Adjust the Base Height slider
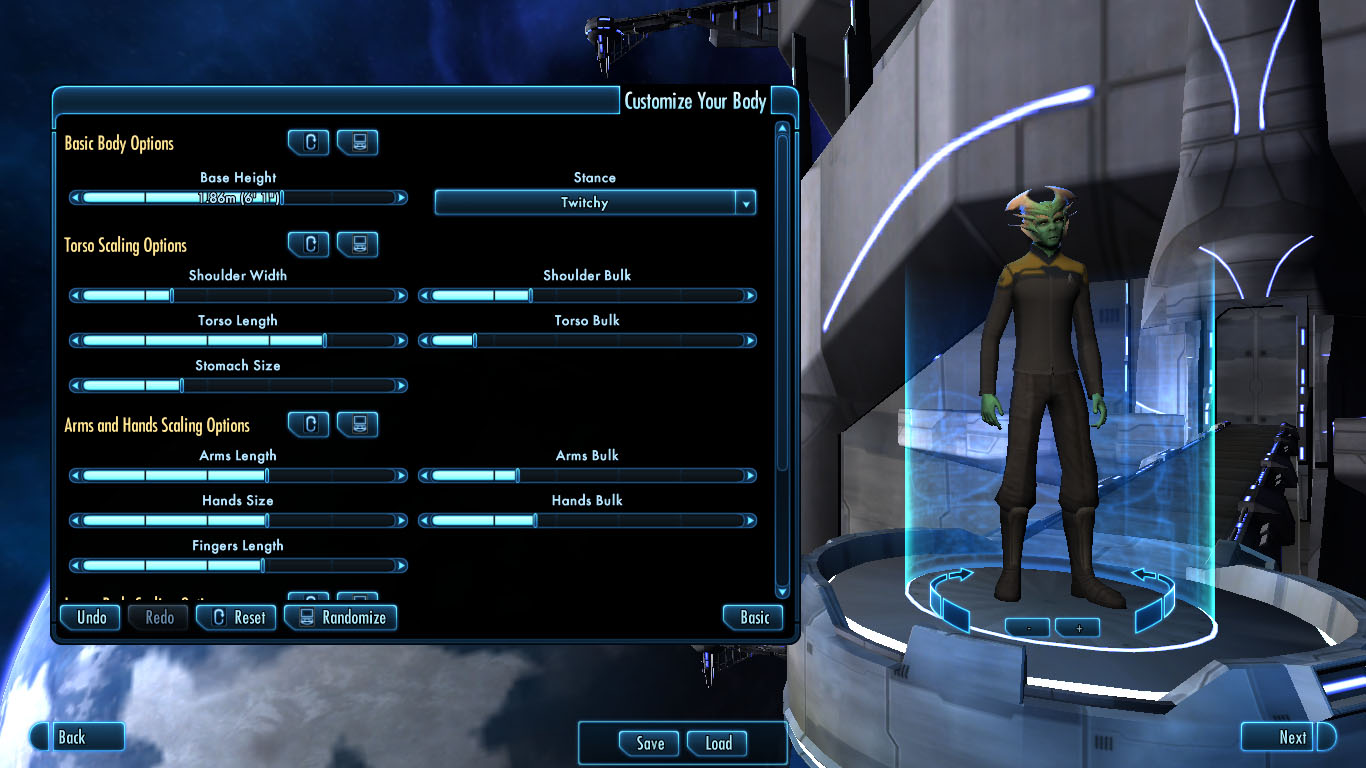 point(238,198)
